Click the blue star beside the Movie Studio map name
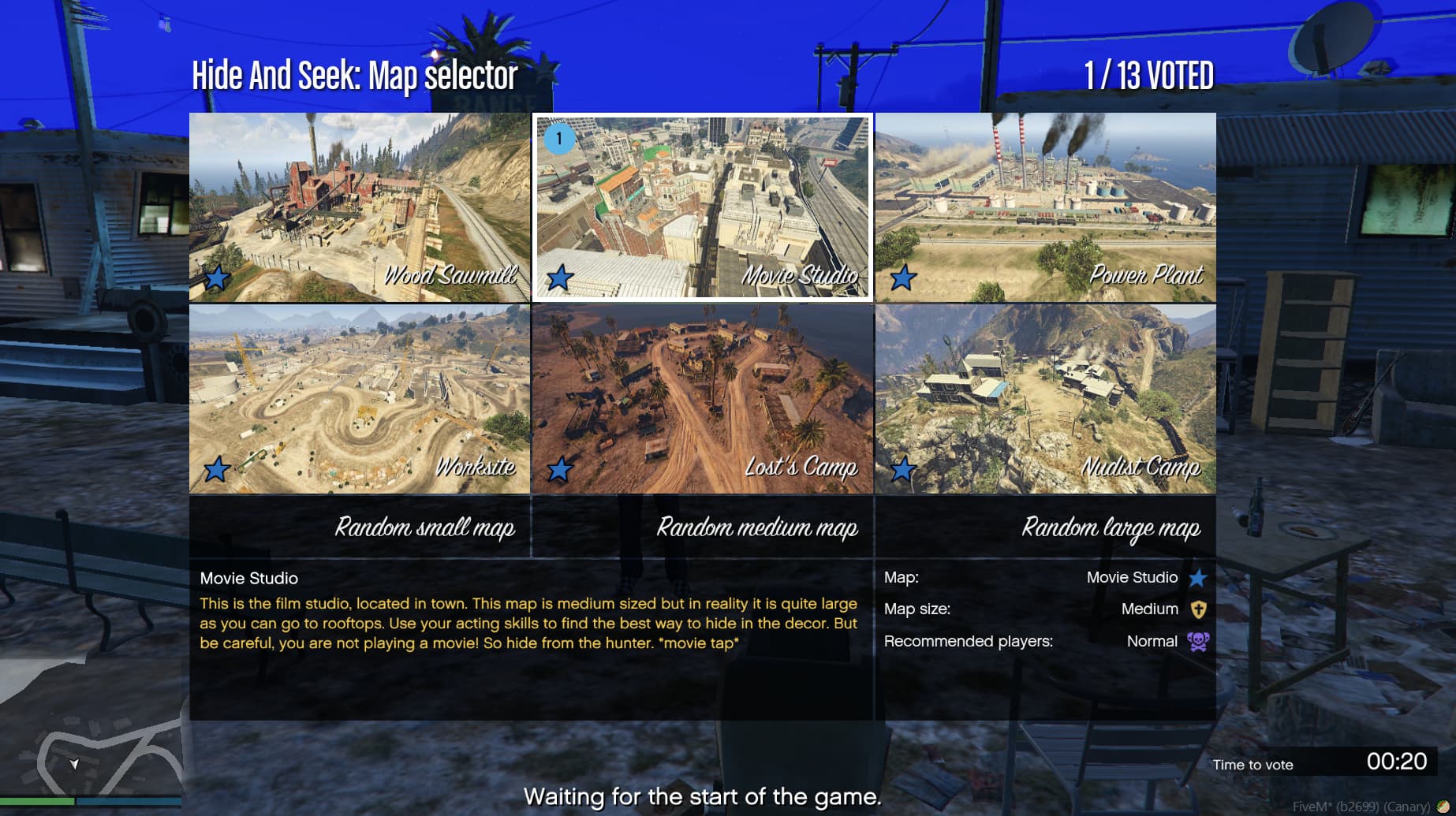Image resolution: width=1456 pixels, height=816 pixels. click(1198, 577)
